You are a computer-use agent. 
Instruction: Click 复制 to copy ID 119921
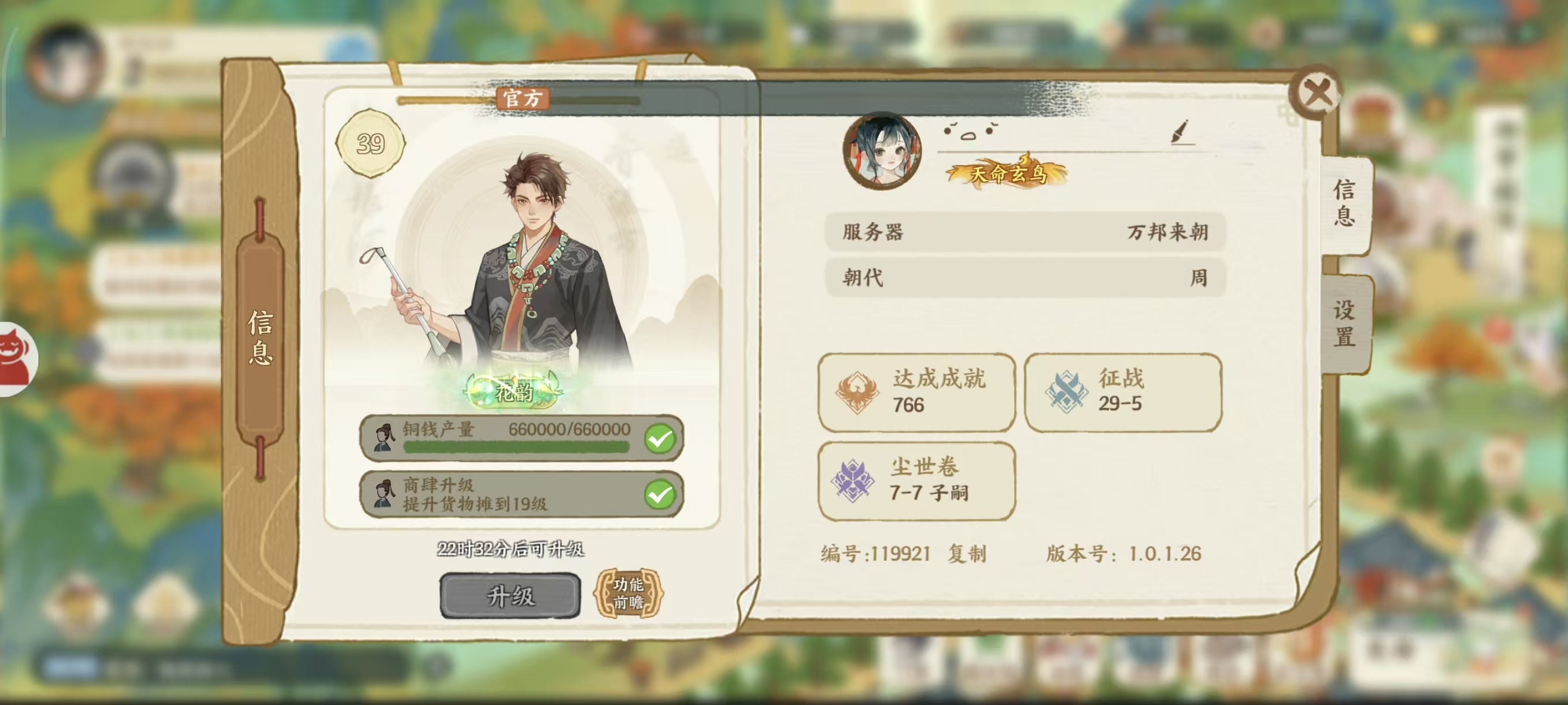click(x=969, y=554)
